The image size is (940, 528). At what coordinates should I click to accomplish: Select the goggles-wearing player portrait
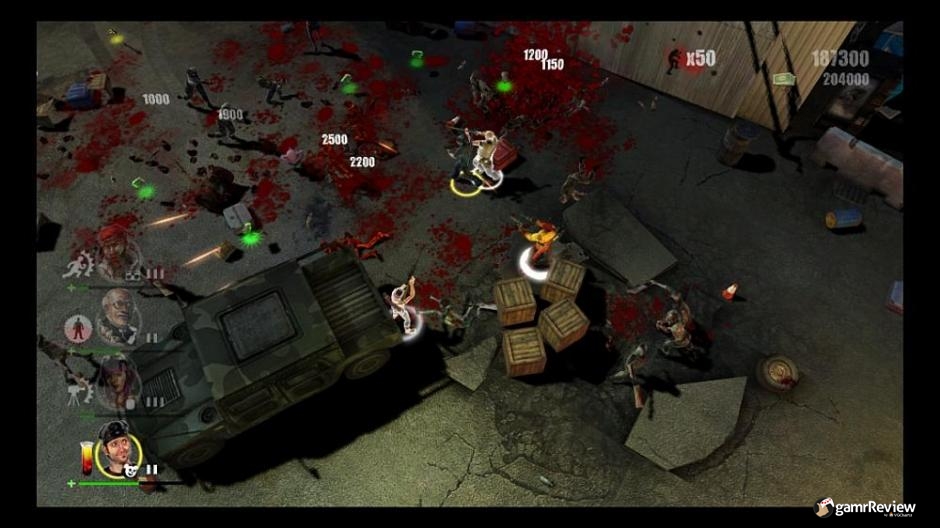pyautogui.click(x=119, y=452)
